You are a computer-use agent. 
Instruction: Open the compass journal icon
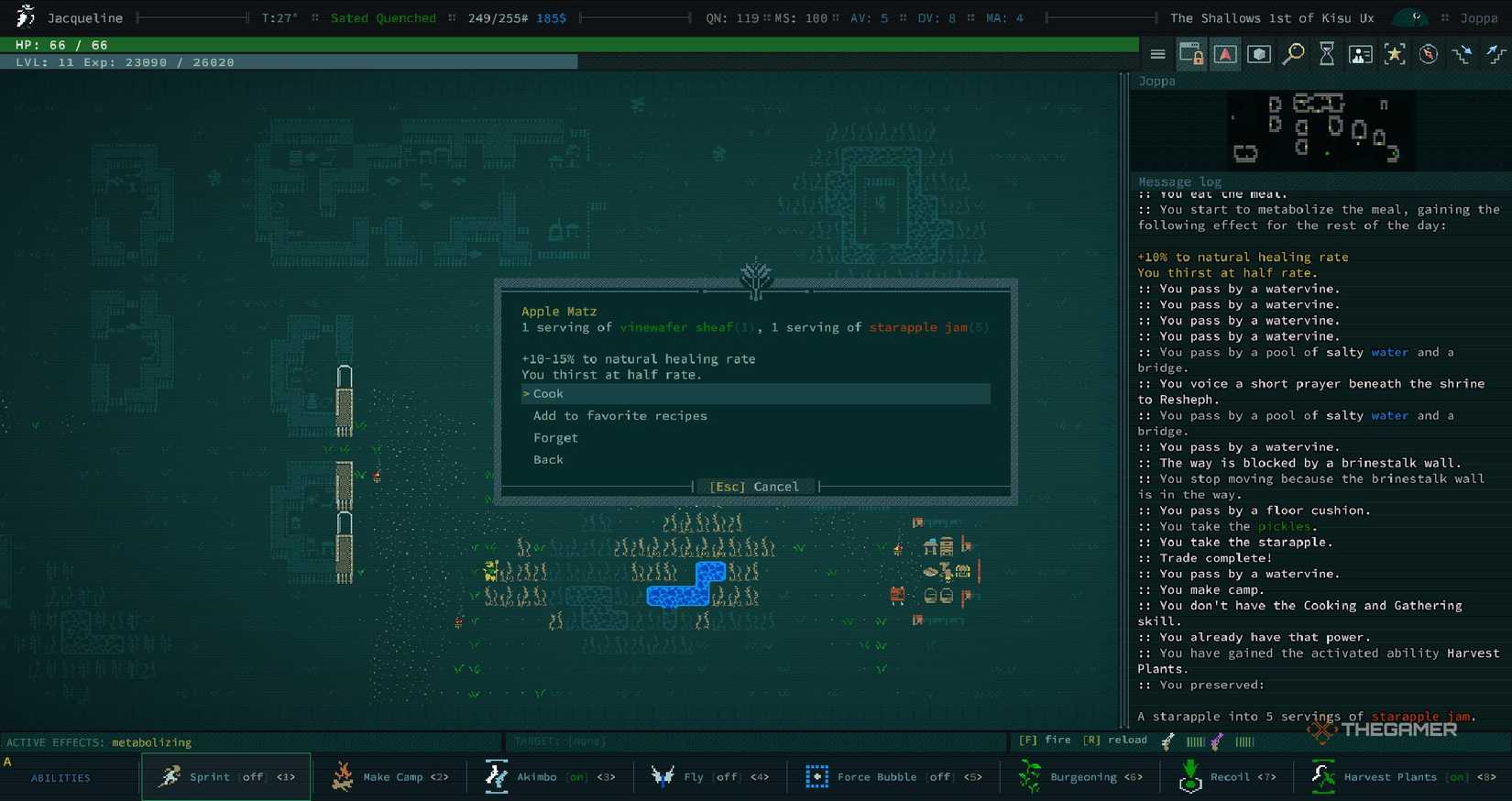[1428, 53]
